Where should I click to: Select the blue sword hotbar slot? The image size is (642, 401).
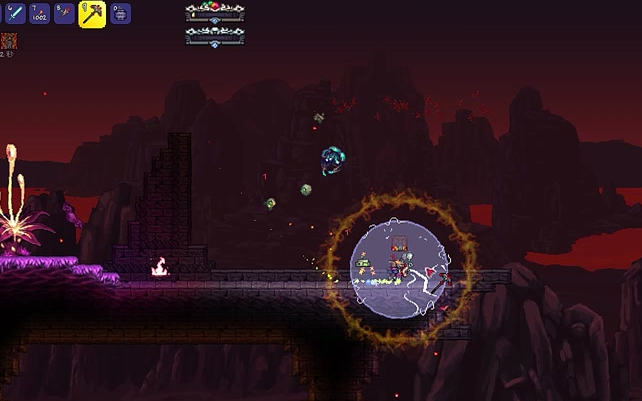tap(13, 14)
